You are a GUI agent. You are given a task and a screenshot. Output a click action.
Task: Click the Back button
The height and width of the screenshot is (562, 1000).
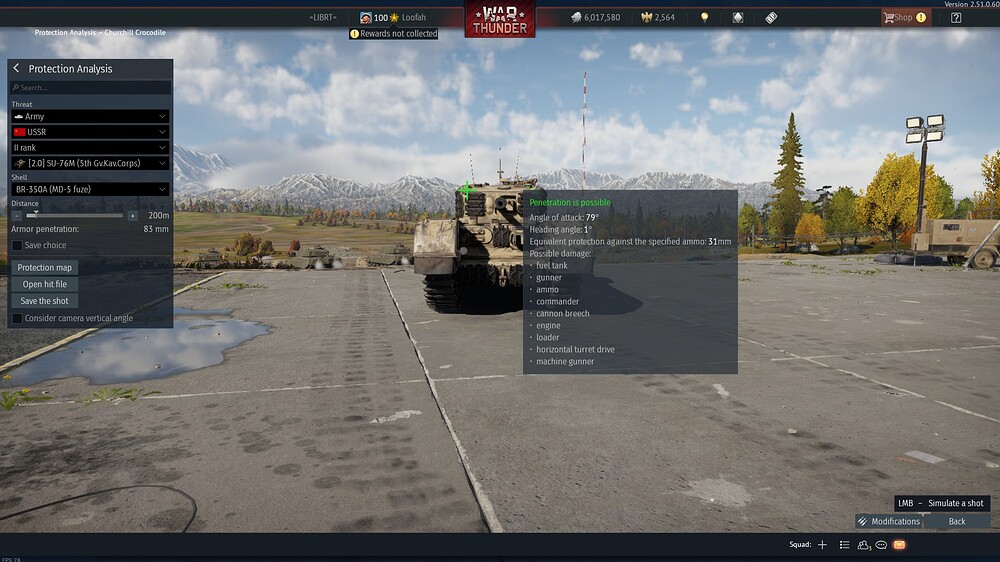click(957, 521)
